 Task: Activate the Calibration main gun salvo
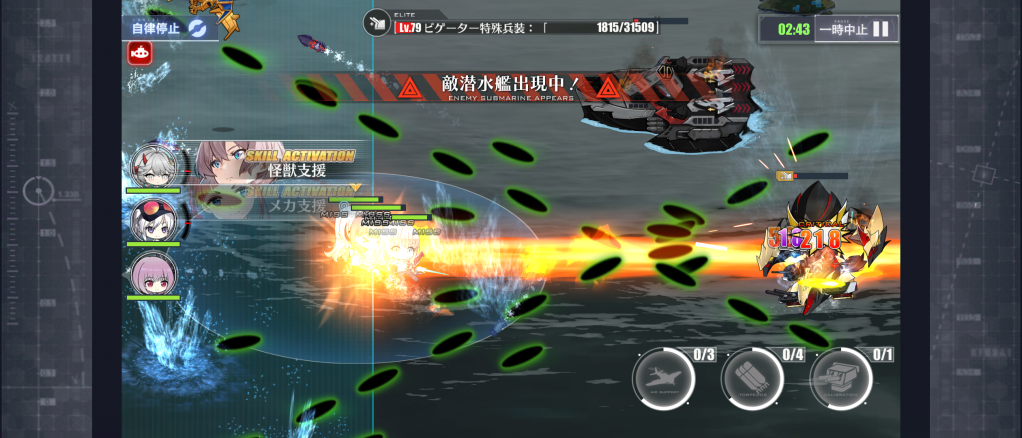click(x=841, y=379)
